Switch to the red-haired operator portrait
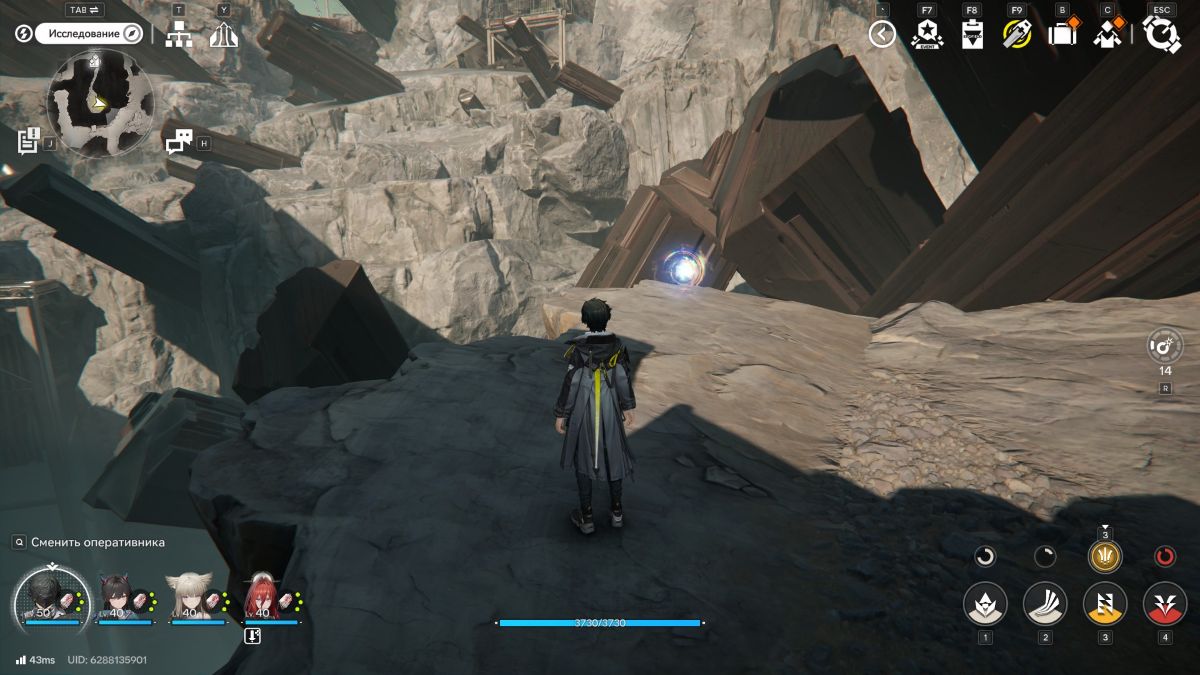 point(264,598)
